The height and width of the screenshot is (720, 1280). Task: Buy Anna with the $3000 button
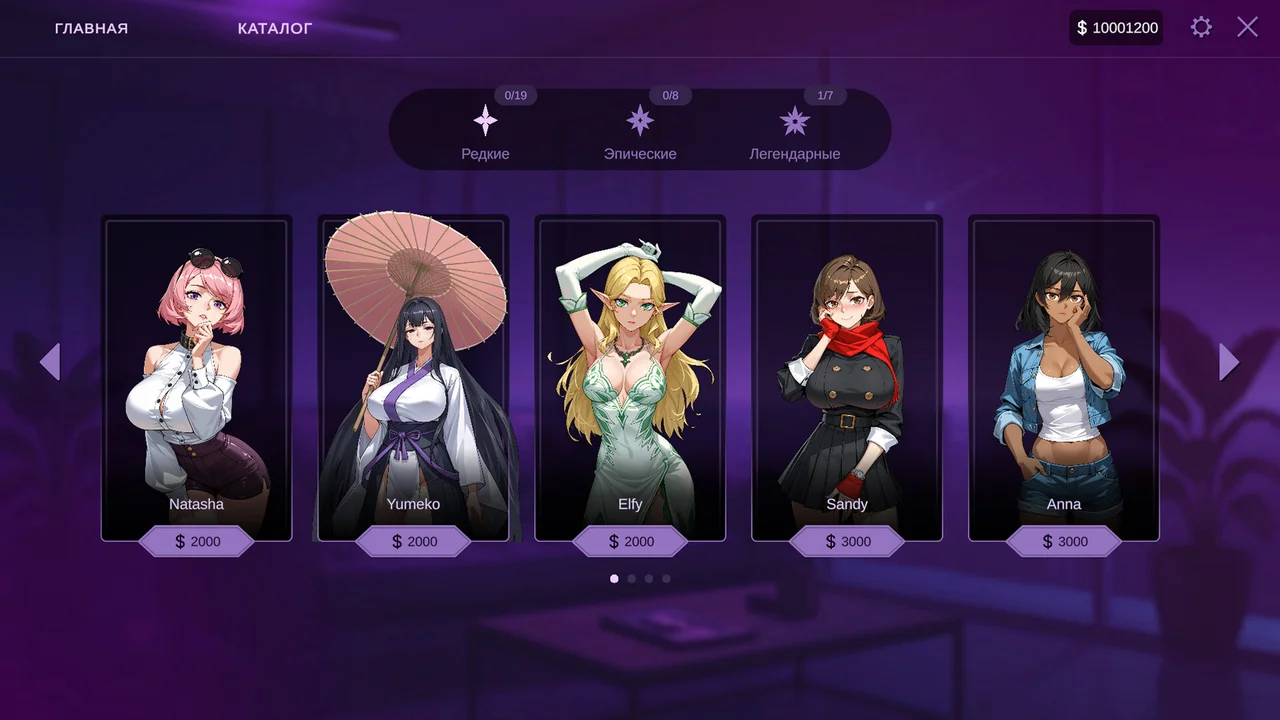click(x=1064, y=541)
